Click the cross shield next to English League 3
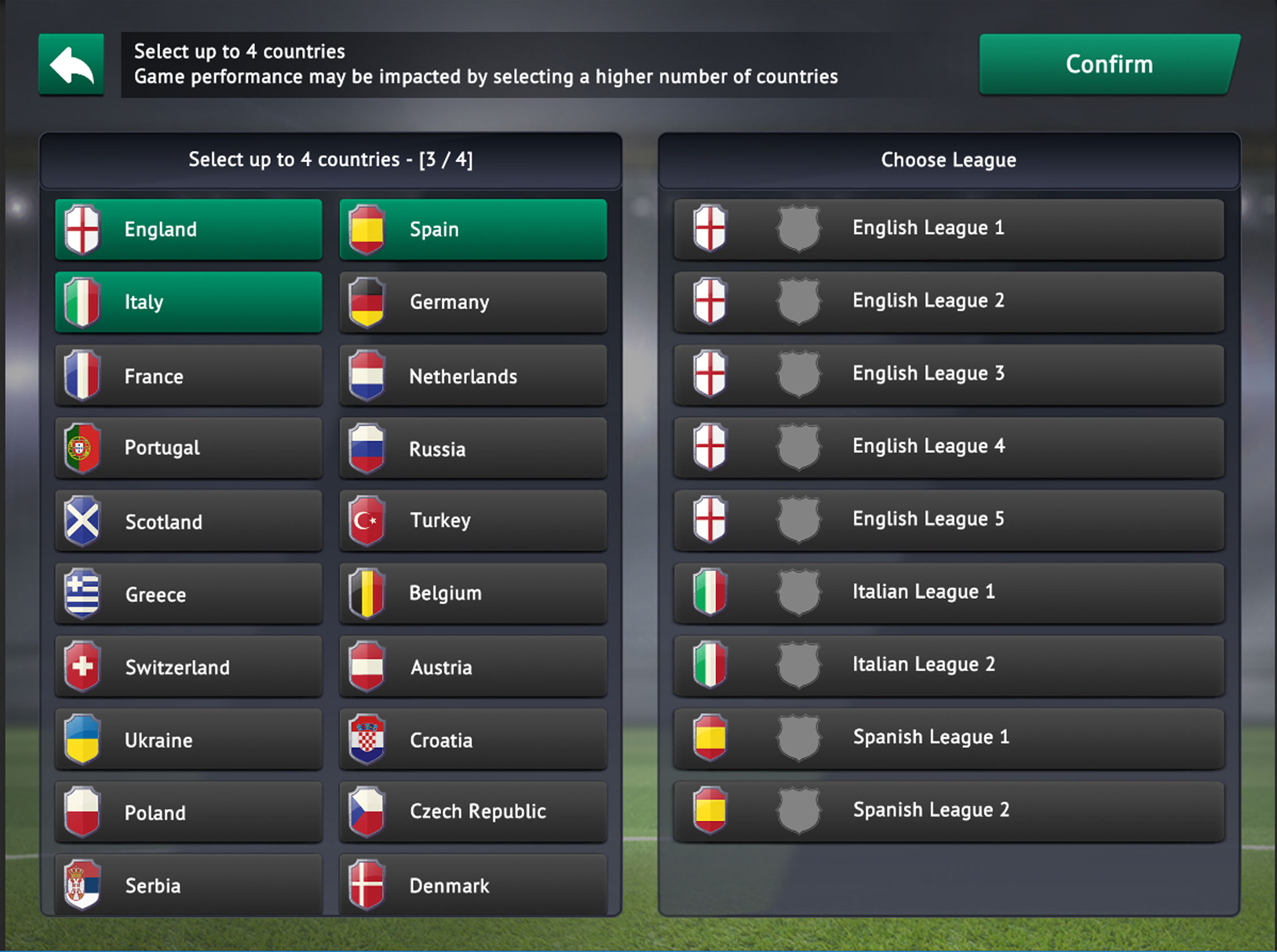The image size is (1277, 952). click(711, 373)
